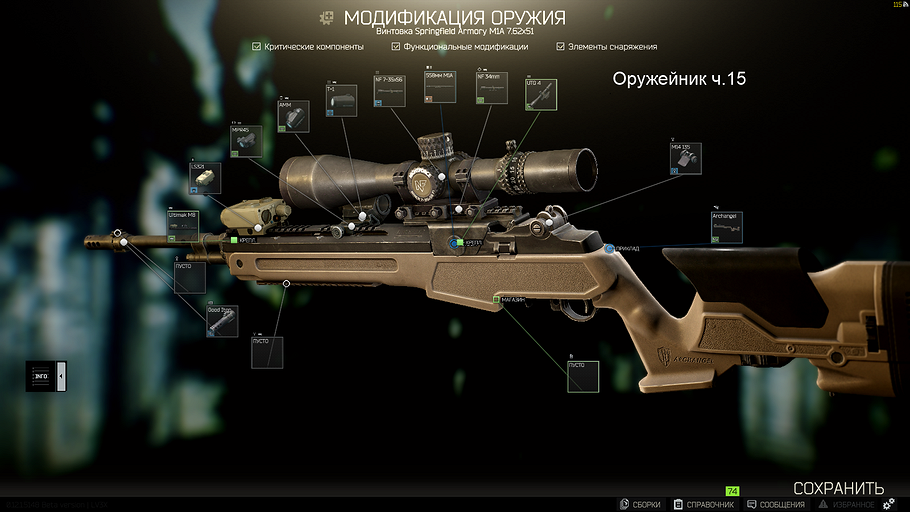The width and height of the screenshot is (910, 512).
Task: Select the Ultimak M8 mount slot
Action: 183,225
